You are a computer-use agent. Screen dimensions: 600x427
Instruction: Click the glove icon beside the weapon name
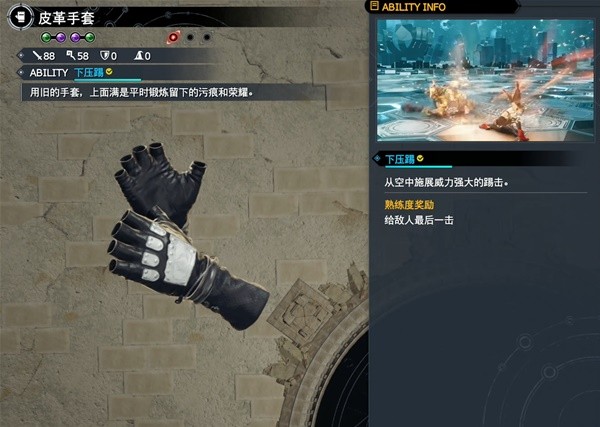click(x=20, y=17)
